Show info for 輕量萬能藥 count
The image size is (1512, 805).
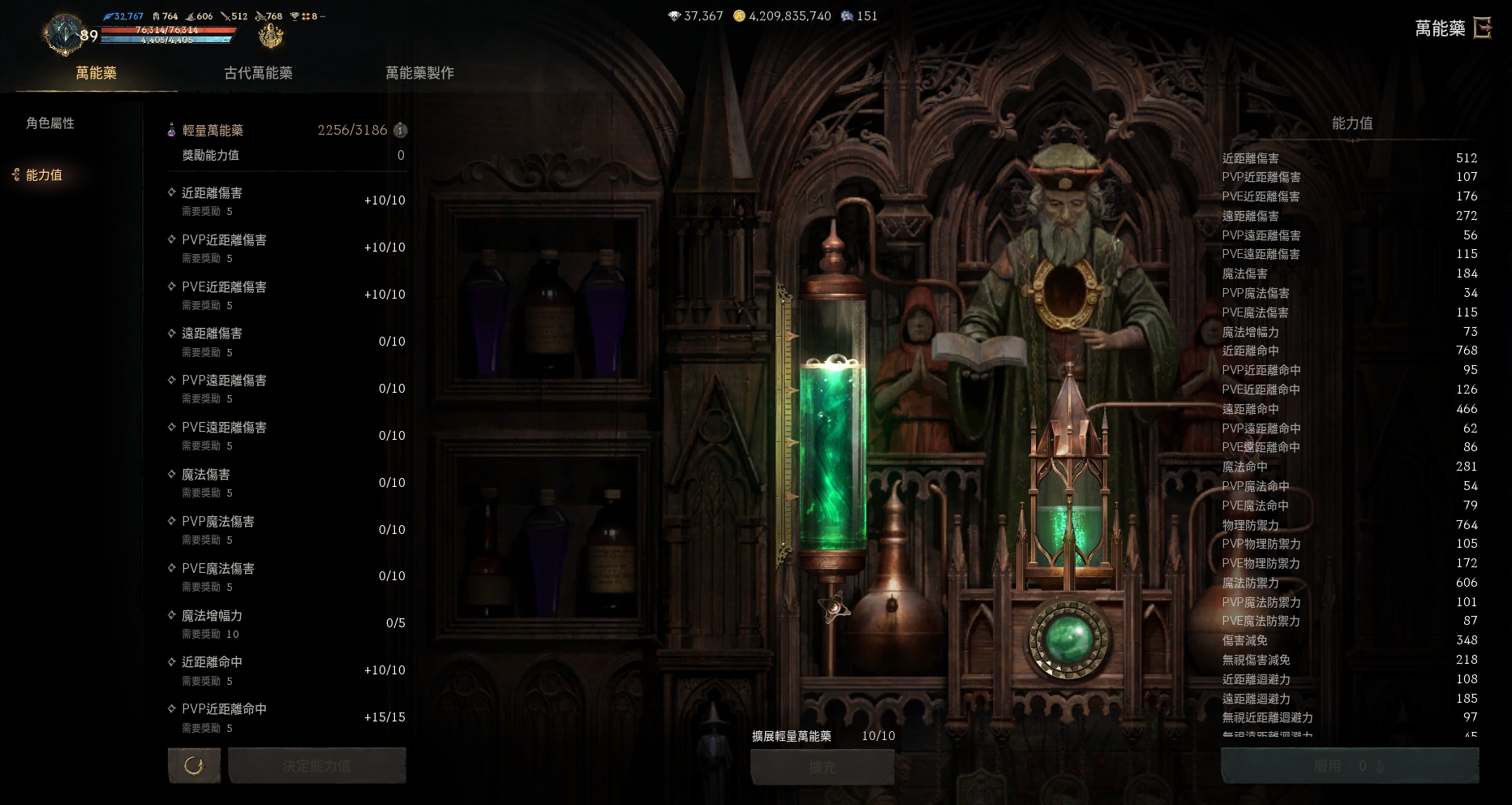(400, 130)
